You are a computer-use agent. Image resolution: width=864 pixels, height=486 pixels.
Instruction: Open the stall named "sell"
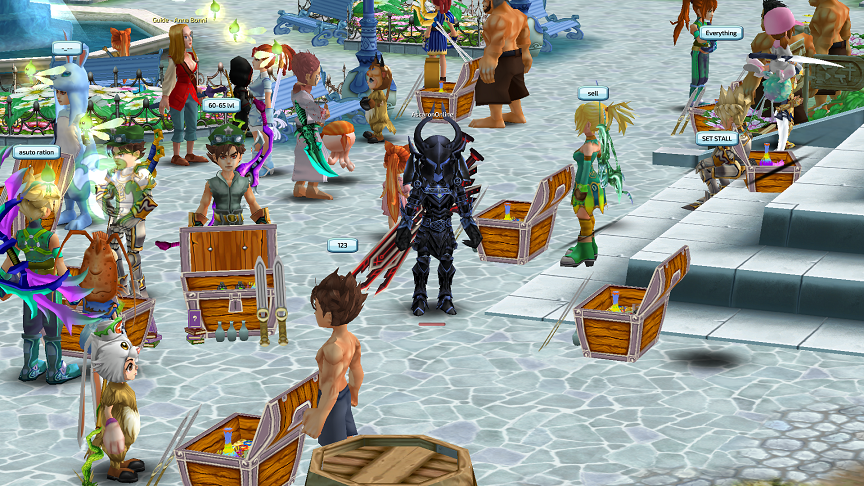coord(592,94)
